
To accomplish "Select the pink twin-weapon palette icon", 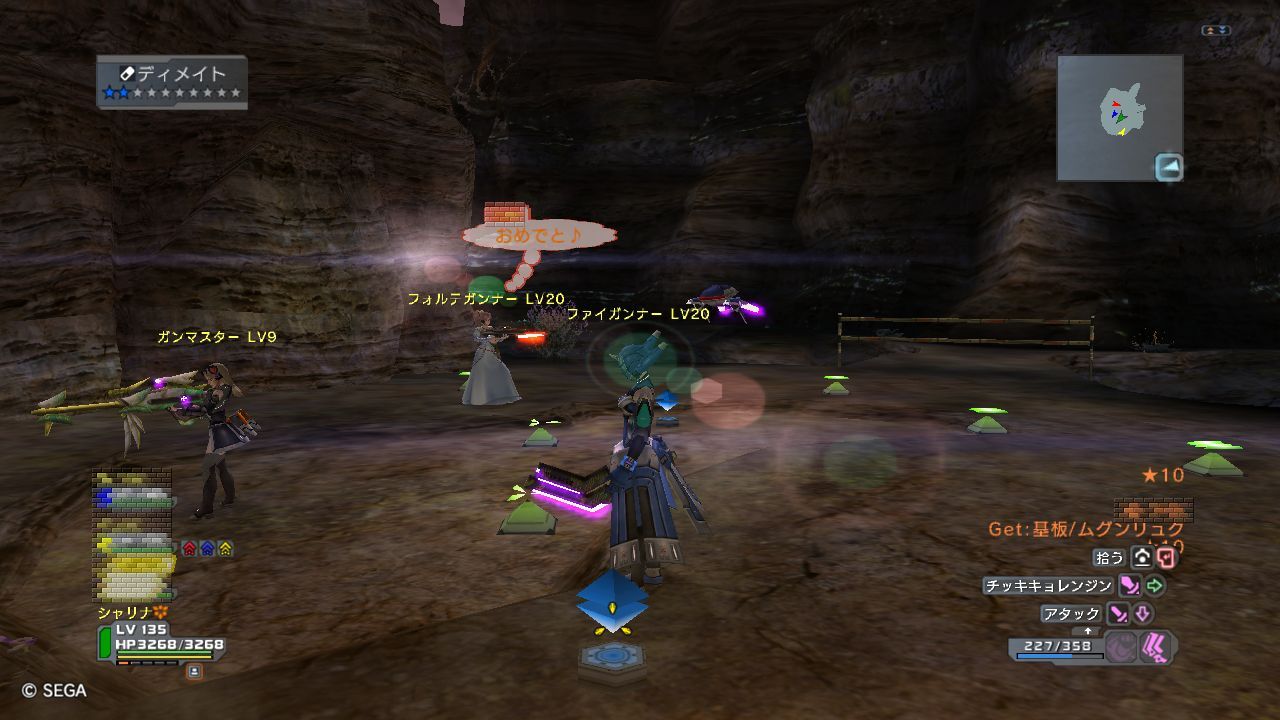I will [x=1155, y=648].
